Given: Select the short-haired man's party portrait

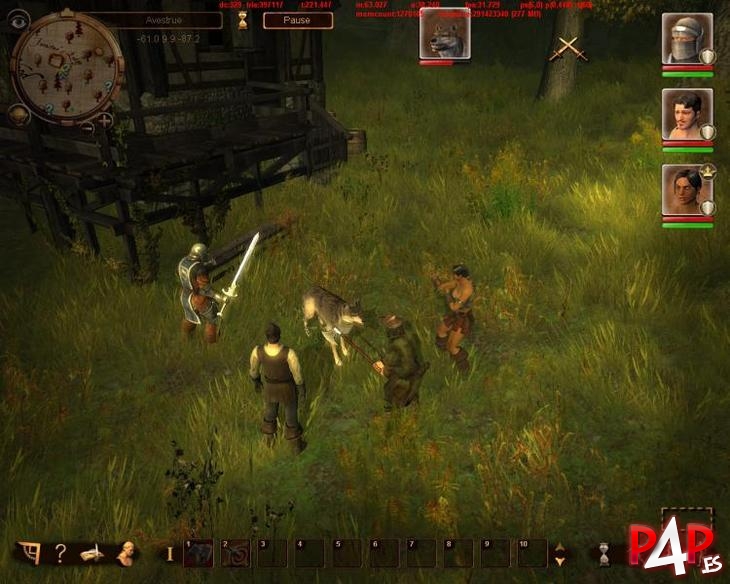Looking at the screenshot, I should pos(686,115).
